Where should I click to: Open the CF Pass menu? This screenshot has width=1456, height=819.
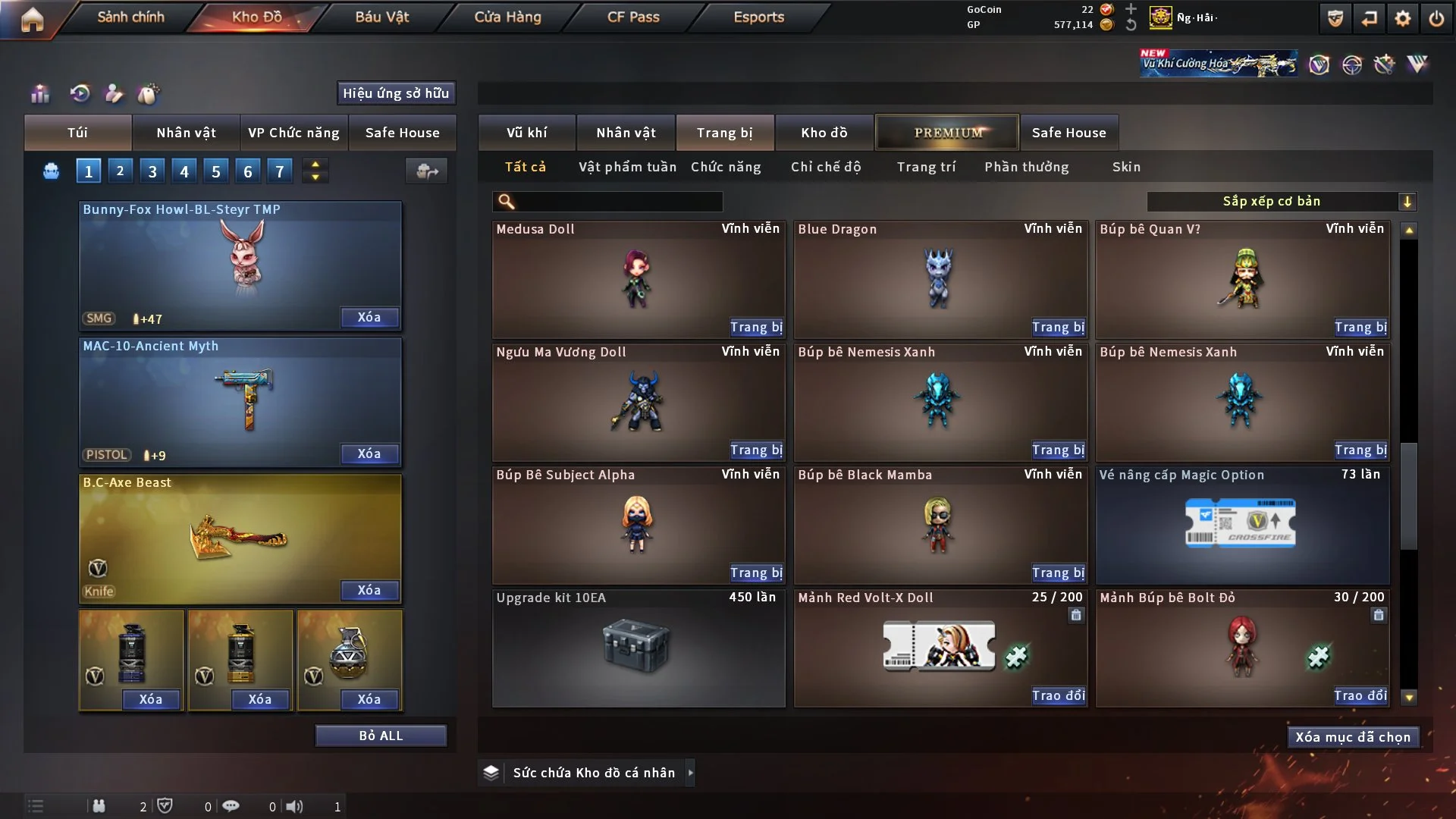(633, 17)
